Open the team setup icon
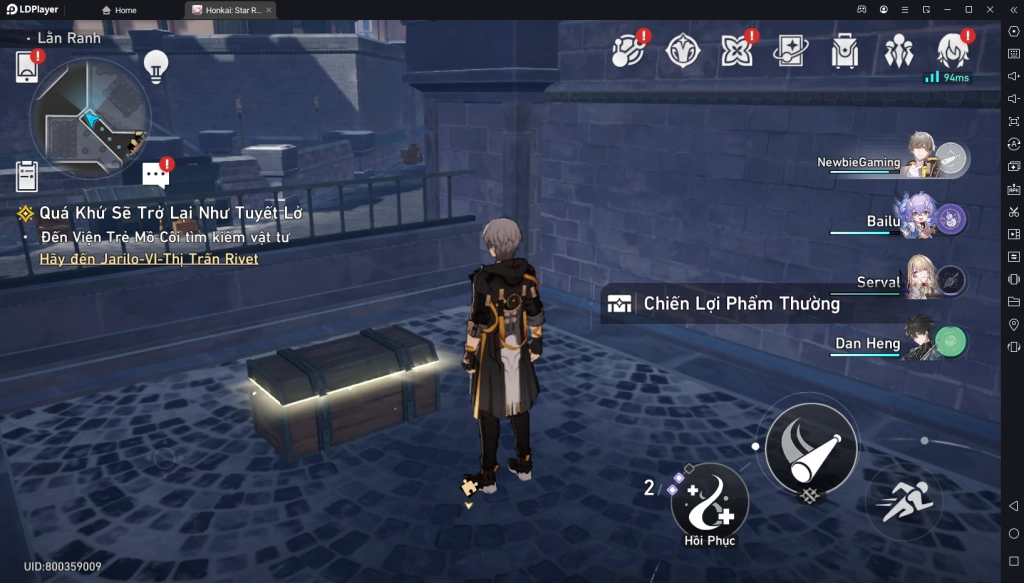 [x=899, y=51]
